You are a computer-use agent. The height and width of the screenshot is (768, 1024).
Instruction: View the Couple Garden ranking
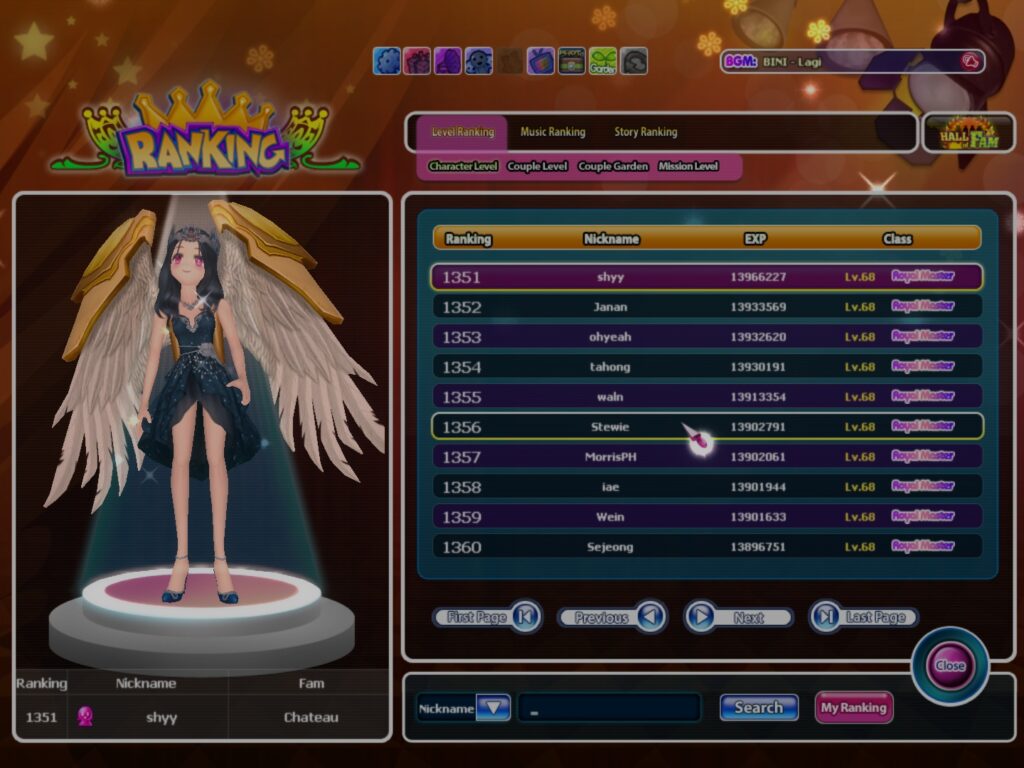(x=613, y=166)
